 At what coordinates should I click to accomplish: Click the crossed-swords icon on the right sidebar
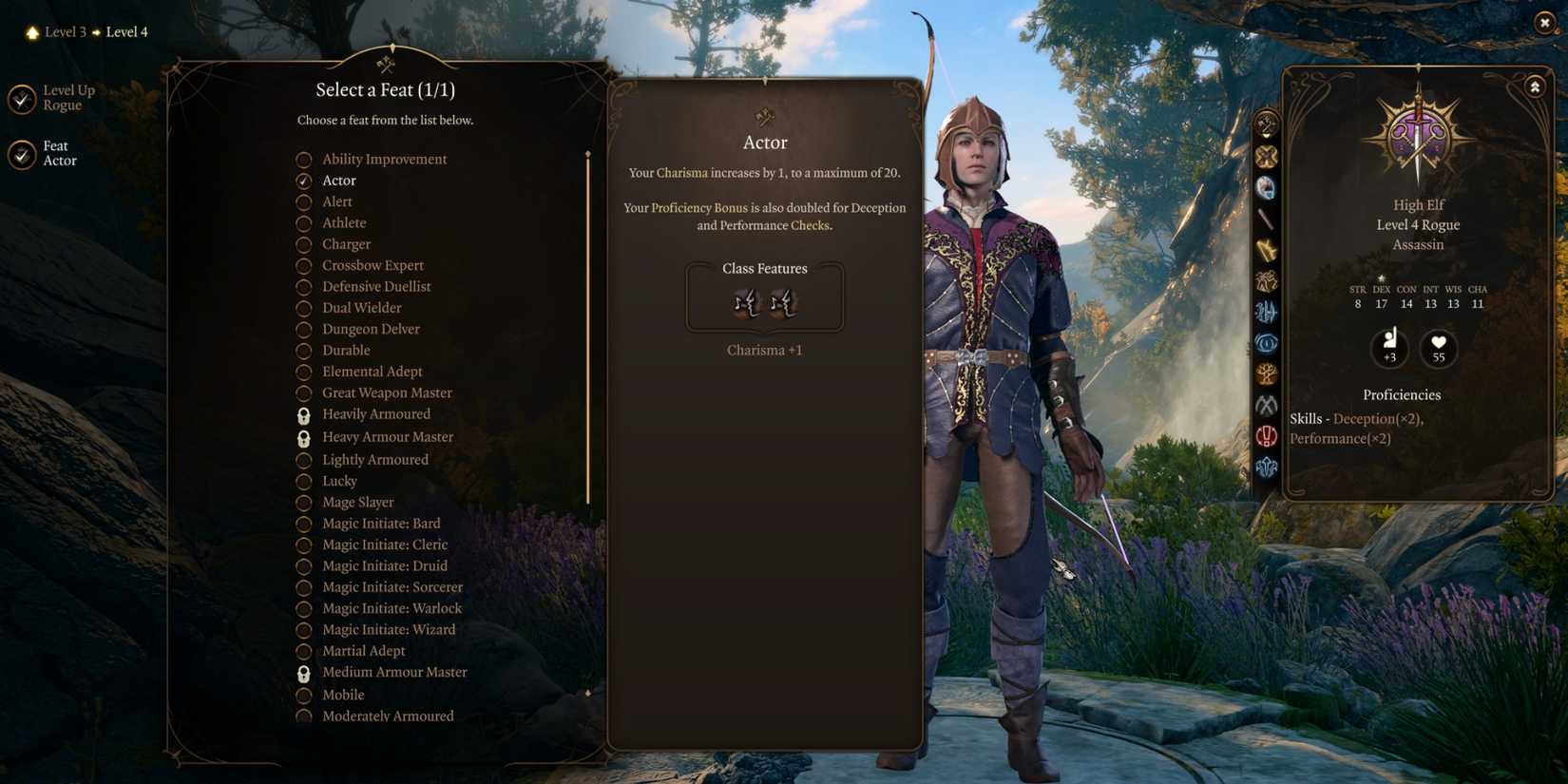coord(1266,155)
